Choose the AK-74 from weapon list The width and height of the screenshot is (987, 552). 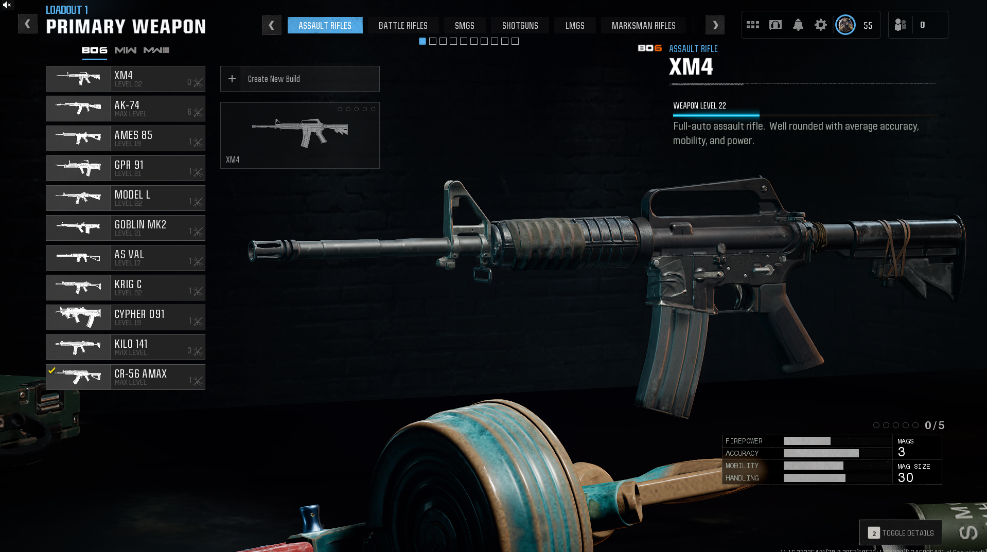pyautogui.click(x=125, y=108)
